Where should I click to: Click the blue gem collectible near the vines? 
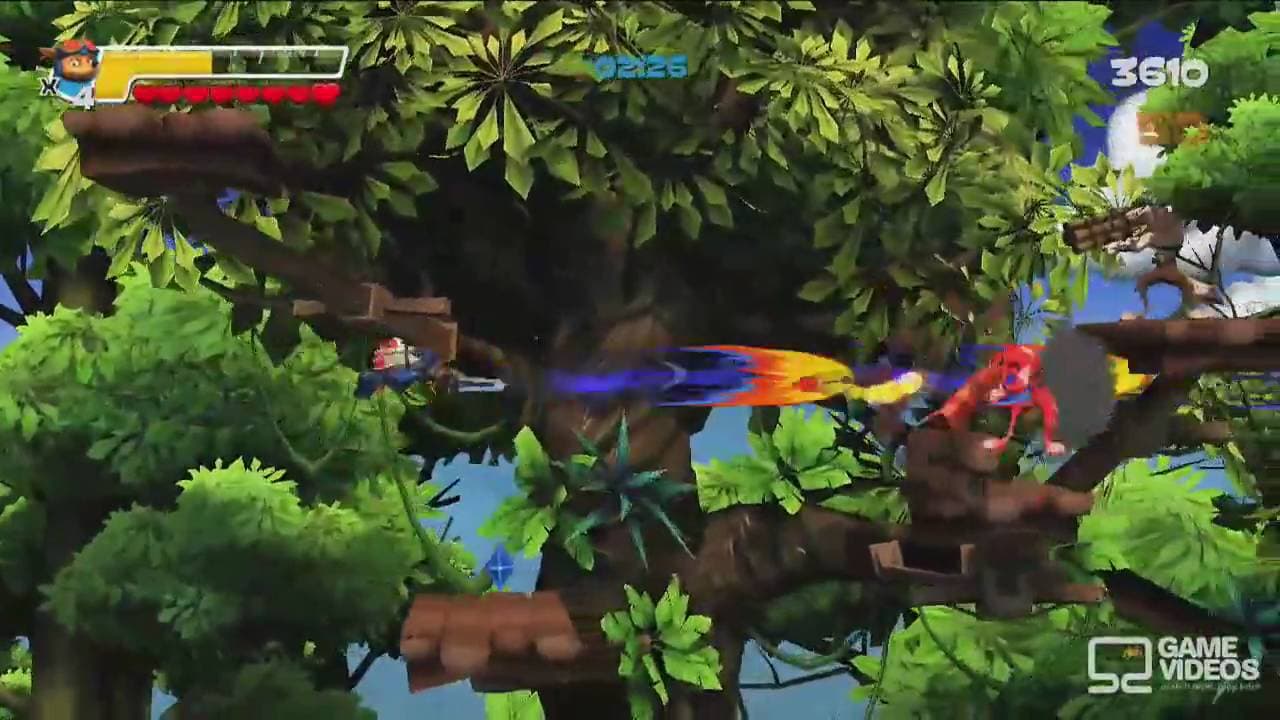pyautogui.click(x=498, y=568)
